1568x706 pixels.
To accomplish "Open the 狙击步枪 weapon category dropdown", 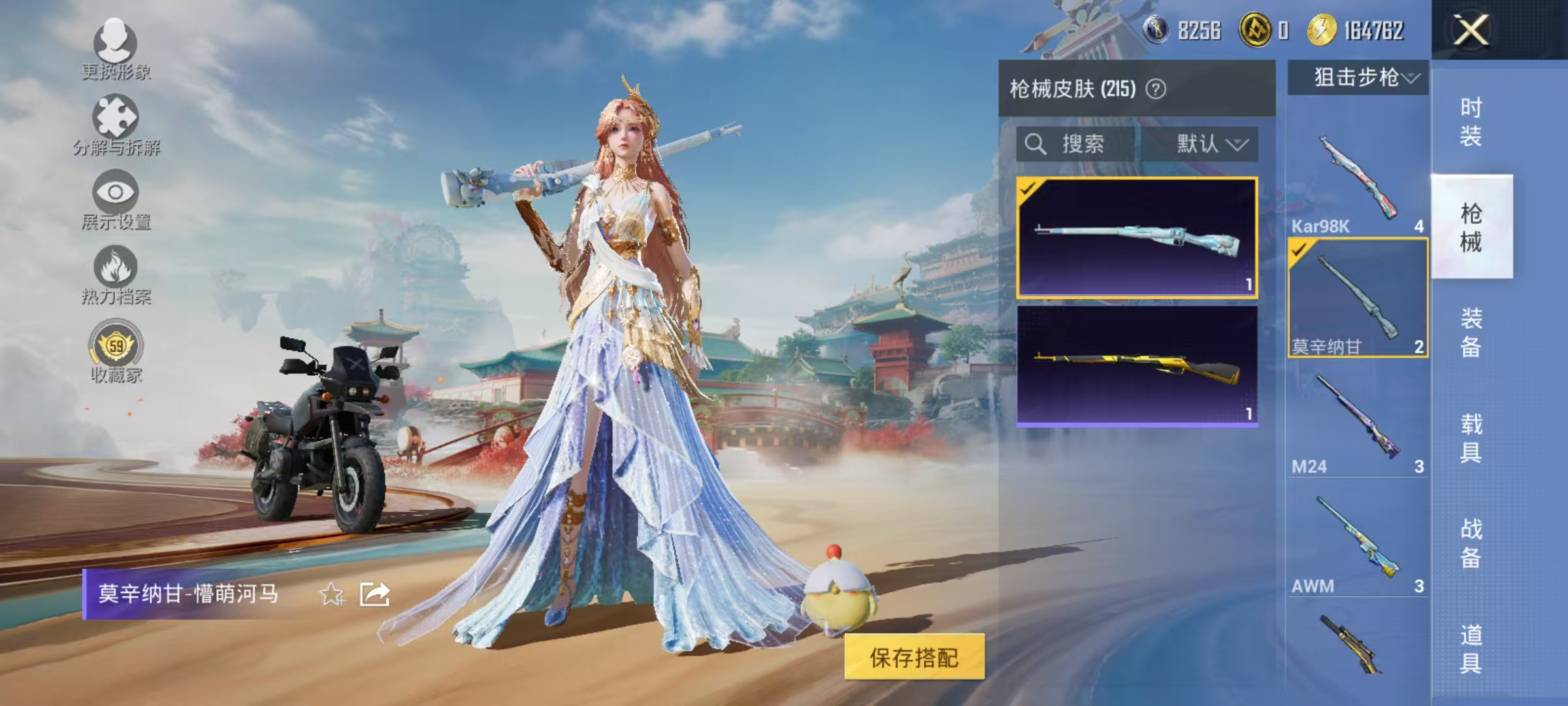I will (x=1356, y=76).
